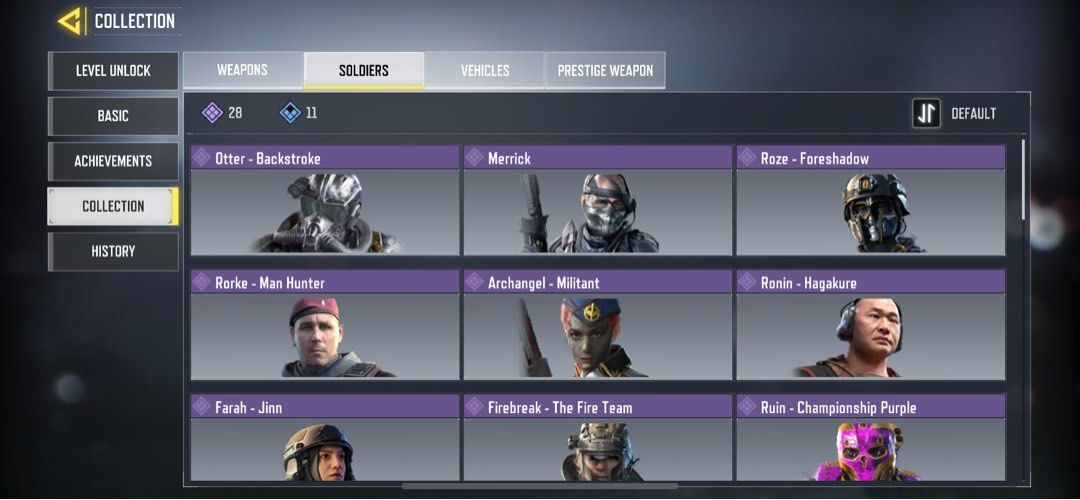Open the Roze - Foreshadow card

(871, 200)
